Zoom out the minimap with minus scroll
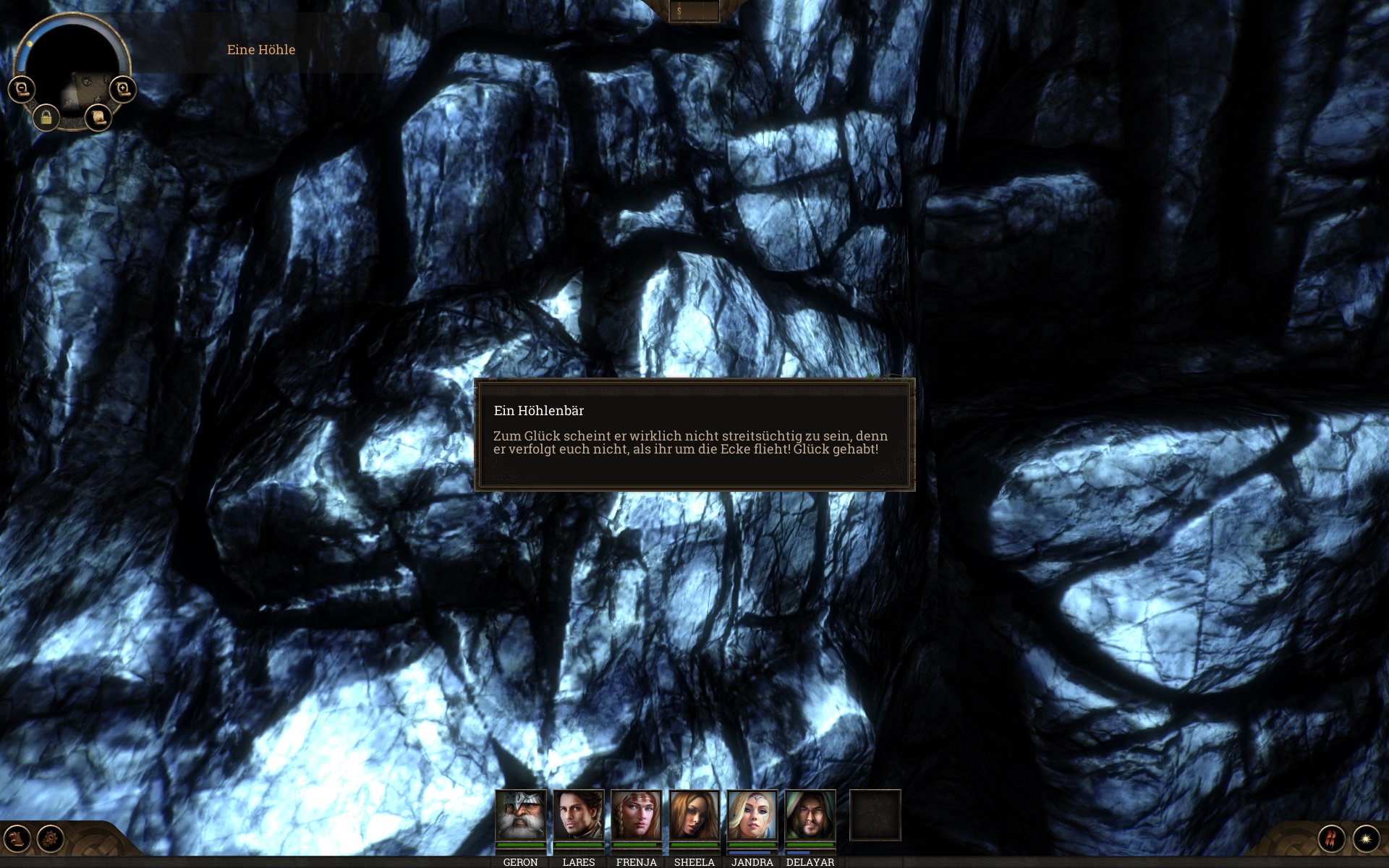 22,89
